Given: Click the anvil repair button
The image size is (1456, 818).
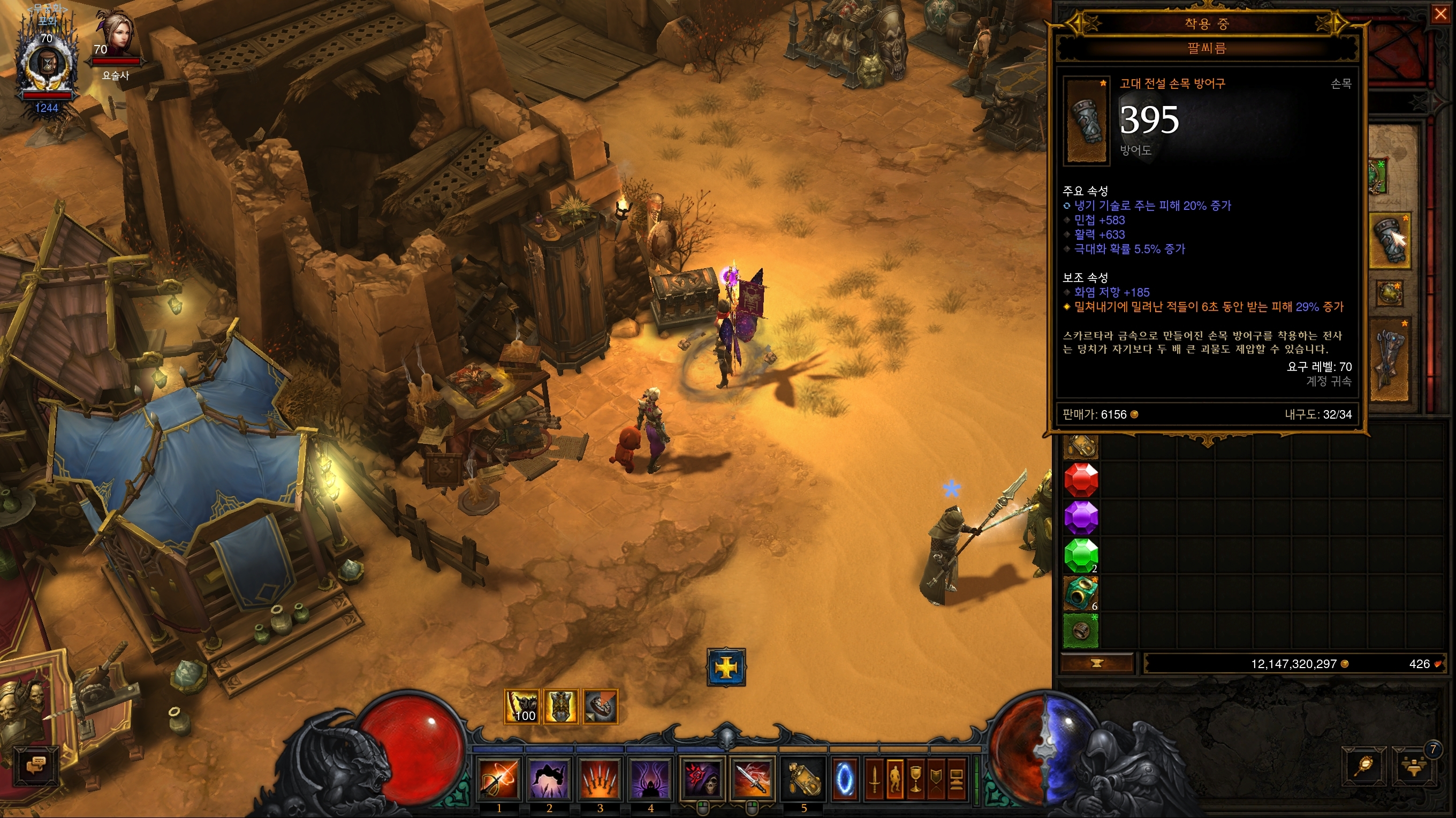Looking at the screenshot, I should point(1097,664).
